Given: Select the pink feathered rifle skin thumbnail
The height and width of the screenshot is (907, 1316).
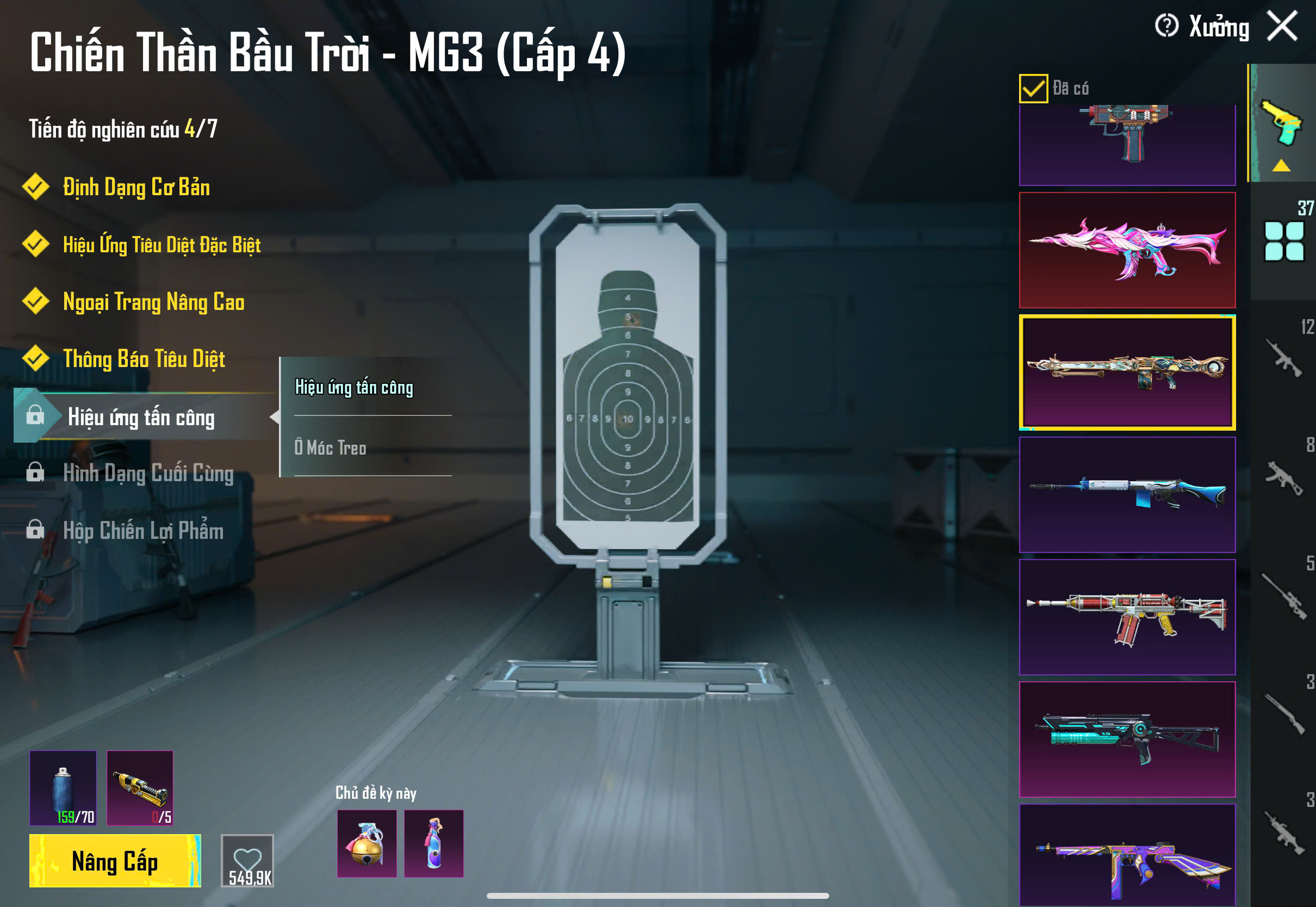Looking at the screenshot, I should [x=1127, y=250].
